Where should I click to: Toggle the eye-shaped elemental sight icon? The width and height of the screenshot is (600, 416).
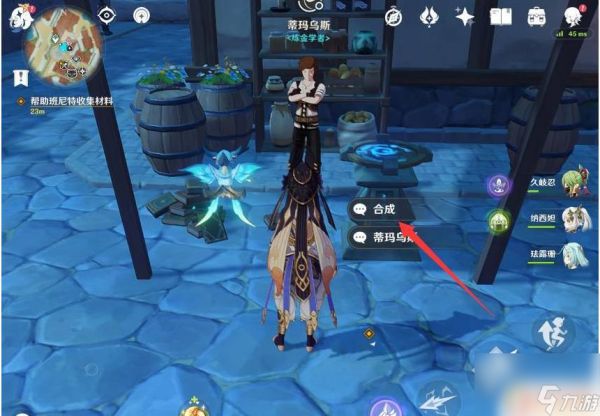107,15
